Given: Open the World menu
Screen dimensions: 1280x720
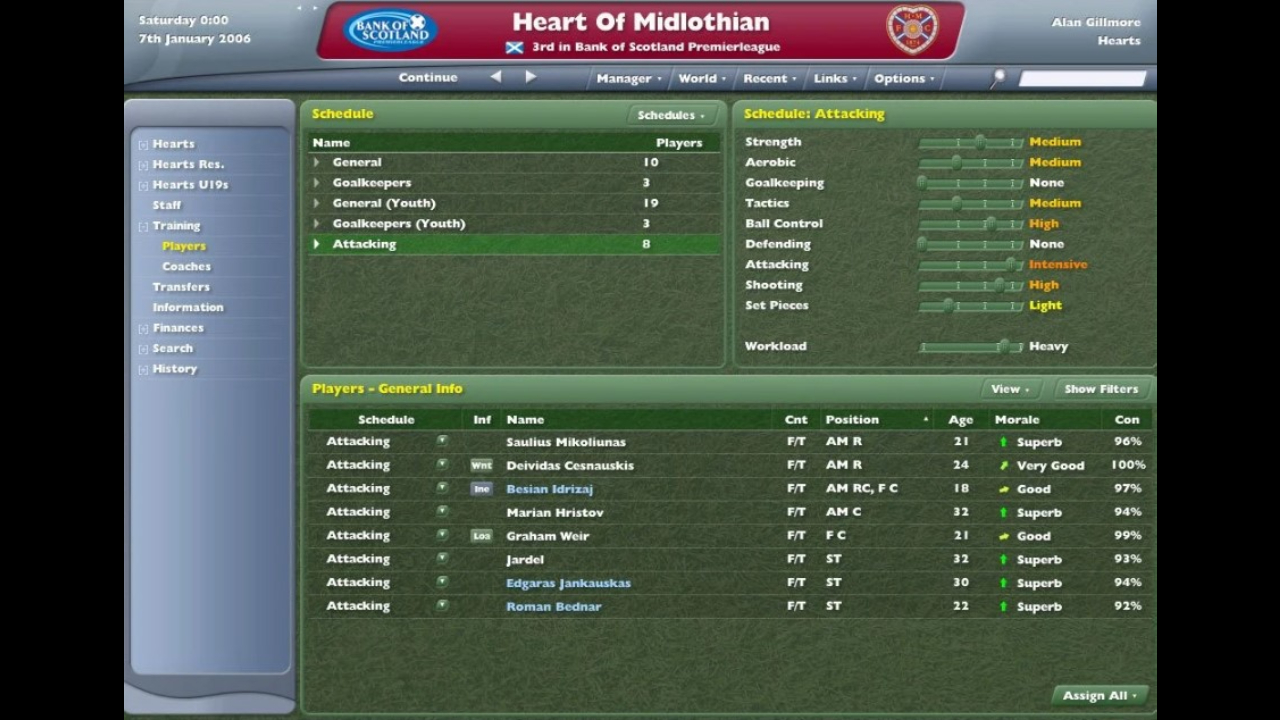Looking at the screenshot, I should coord(701,78).
